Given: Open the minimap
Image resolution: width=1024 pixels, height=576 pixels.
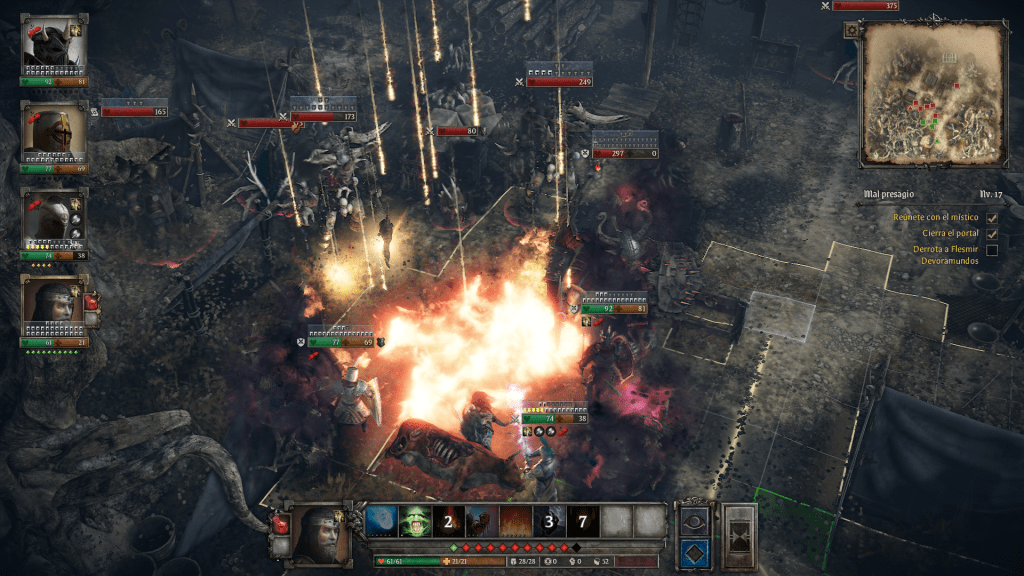Looking at the screenshot, I should [x=934, y=95].
